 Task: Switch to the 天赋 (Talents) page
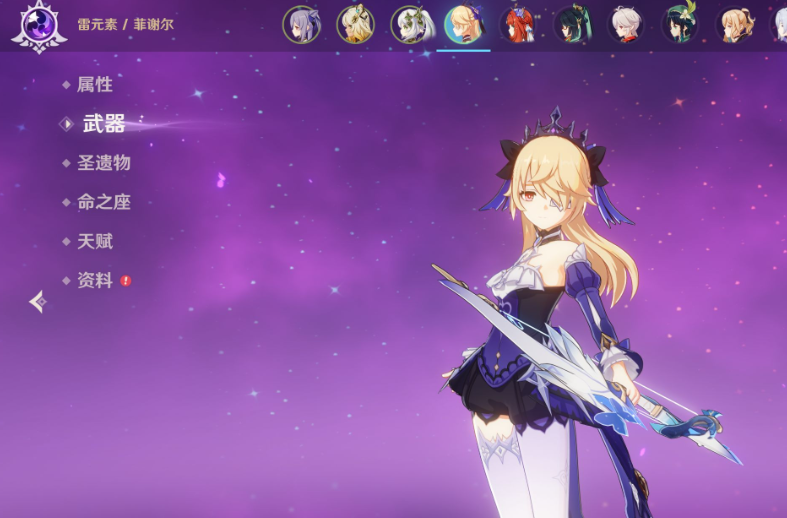94,241
